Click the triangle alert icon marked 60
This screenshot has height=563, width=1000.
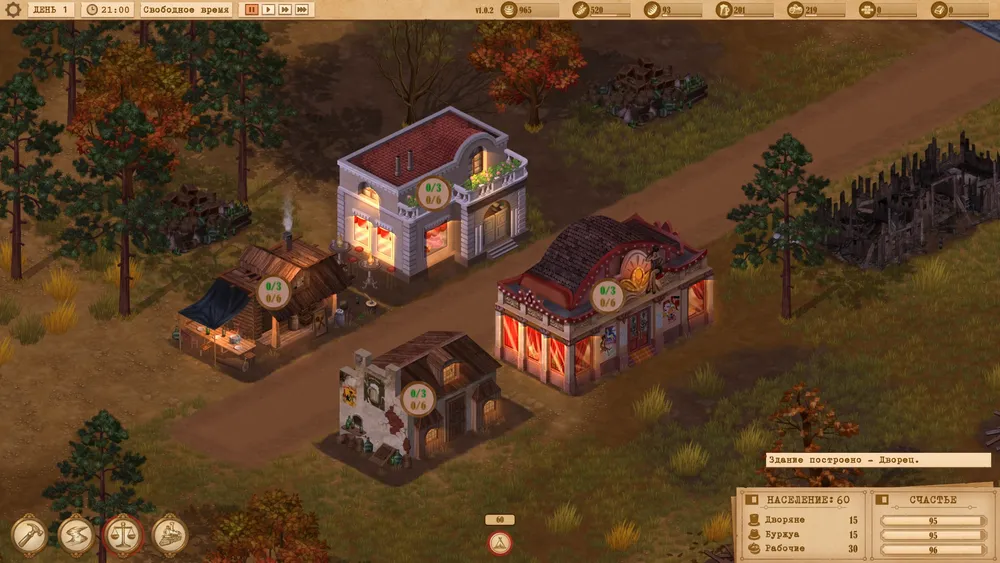[x=499, y=543]
